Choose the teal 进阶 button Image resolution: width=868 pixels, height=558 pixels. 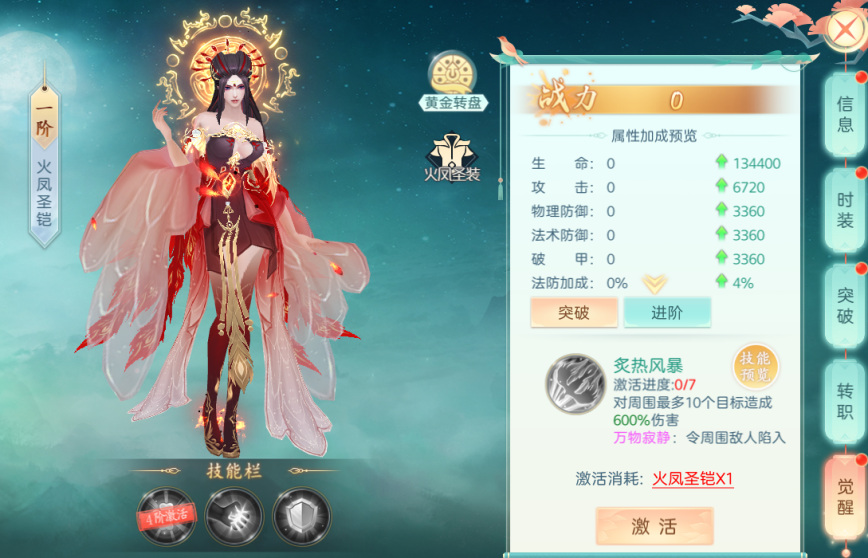pos(667,313)
